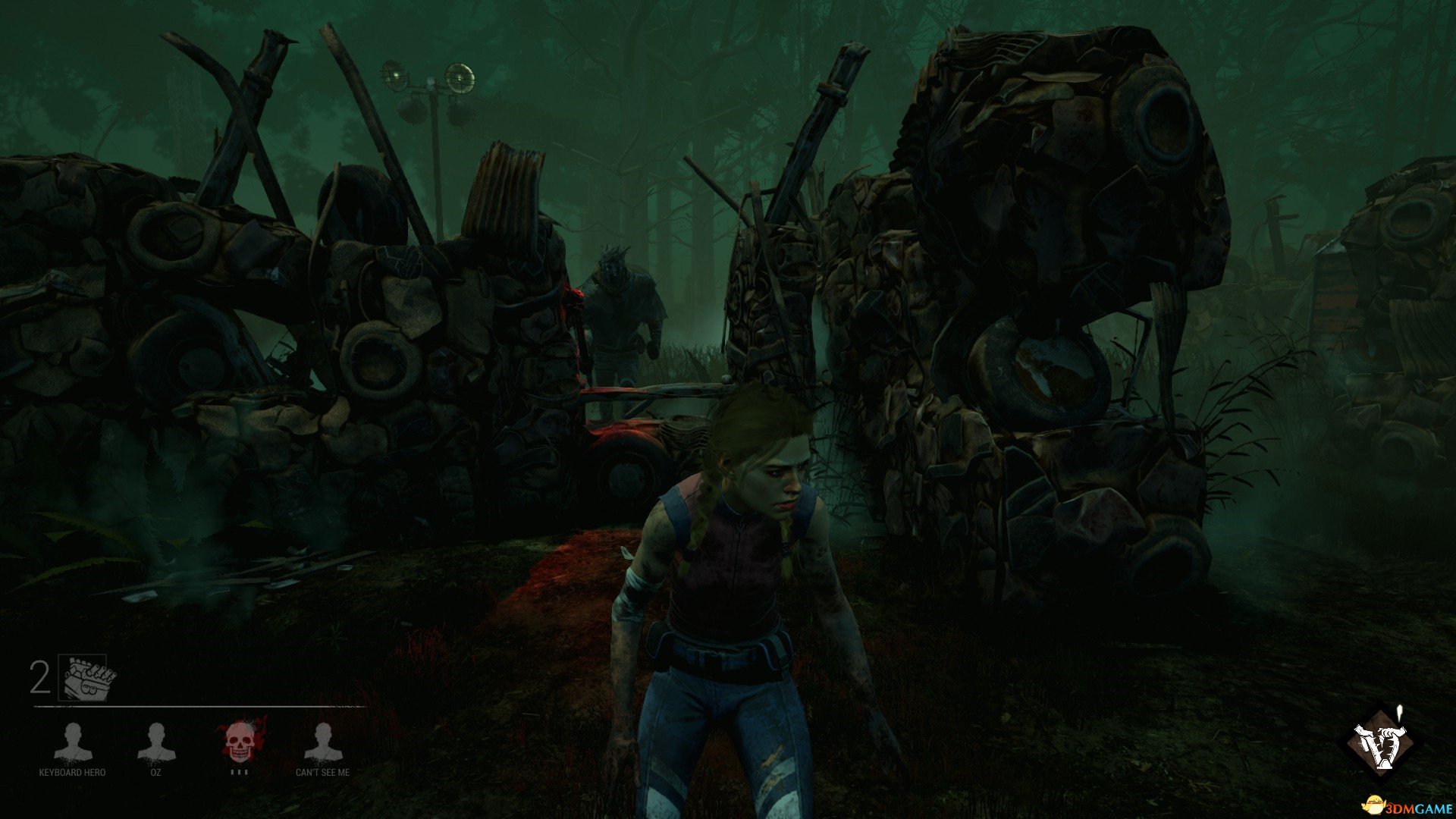This screenshot has width=1456, height=819.
Task: Select the OZ survivor status icon
Action: [x=155, y=742]
